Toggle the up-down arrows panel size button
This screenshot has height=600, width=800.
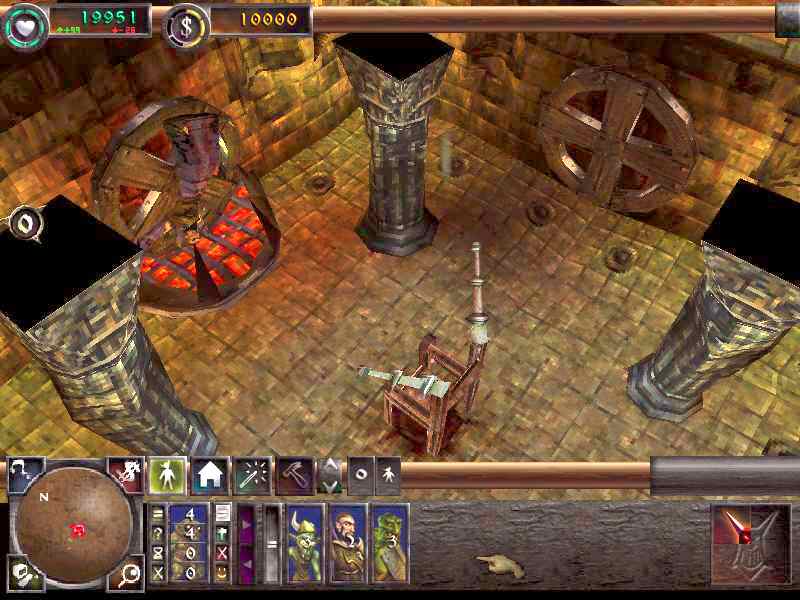(329, 476)
